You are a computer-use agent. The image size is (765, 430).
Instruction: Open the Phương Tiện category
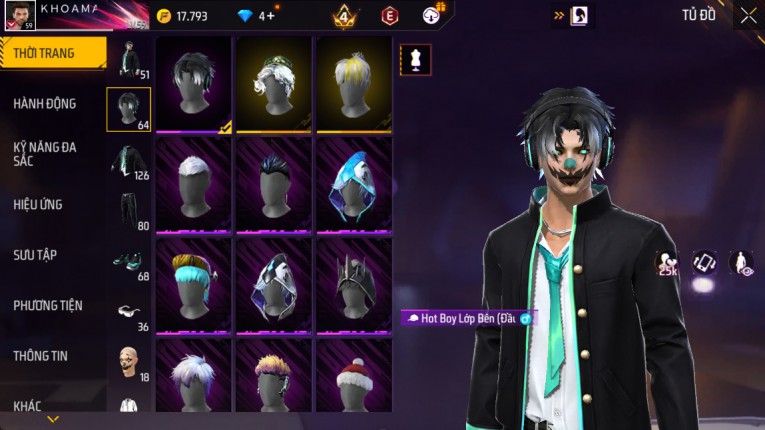(x=48, y=305)
